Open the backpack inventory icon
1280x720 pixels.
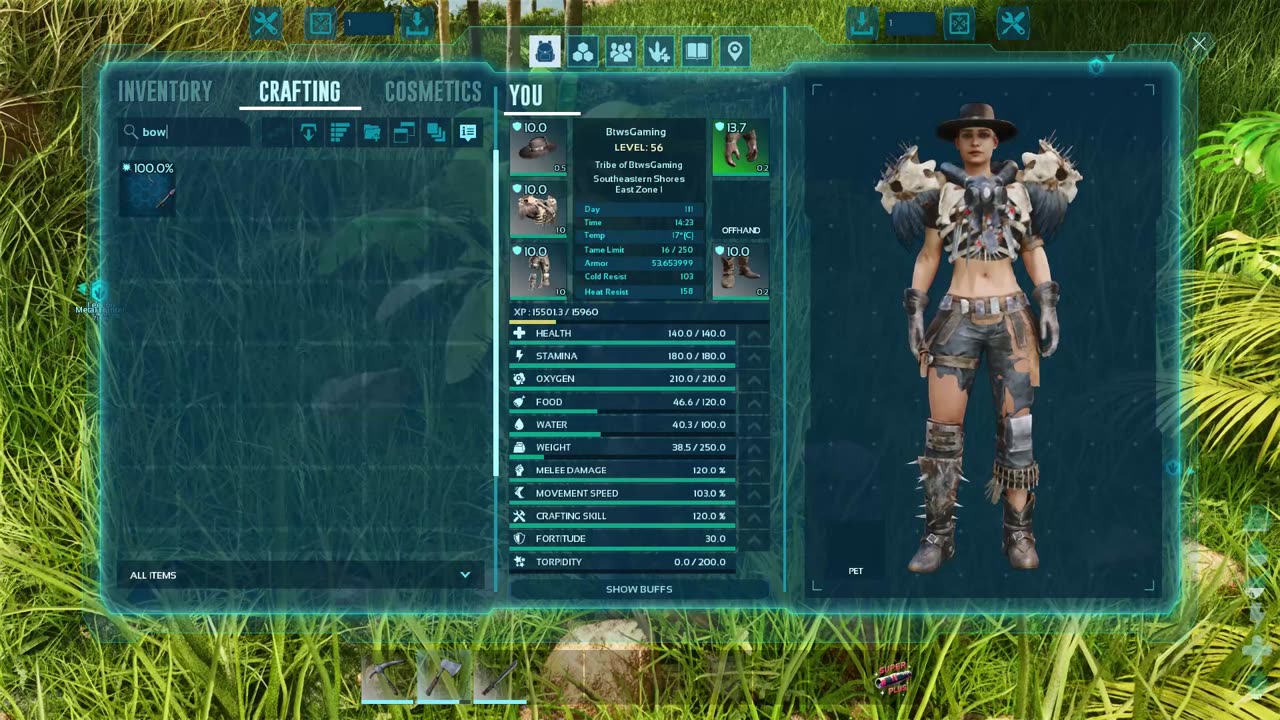(545, 51)
